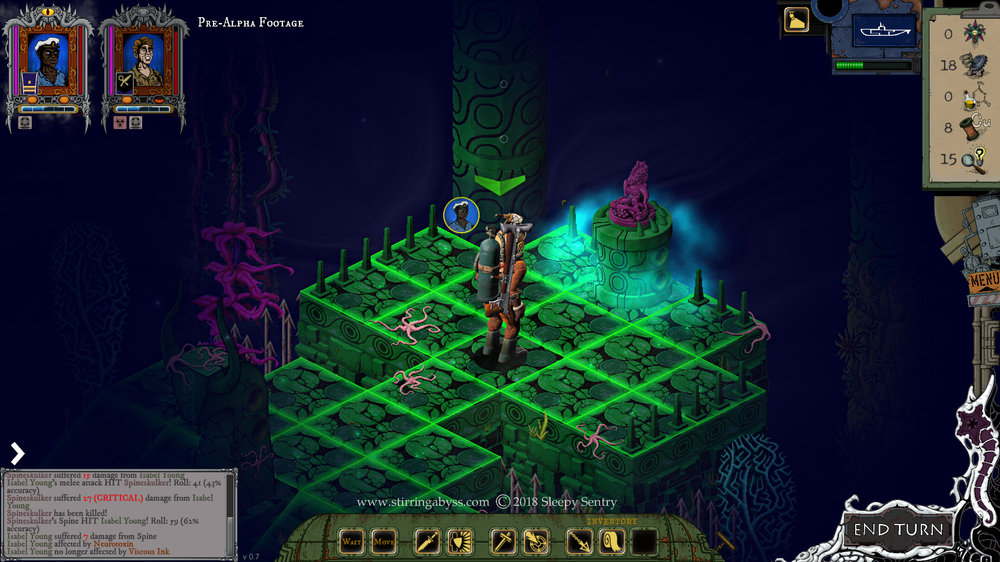Use the bandage roll inventory item
1000x562 pixels.
pyautogui.click(x=613, y=542)
